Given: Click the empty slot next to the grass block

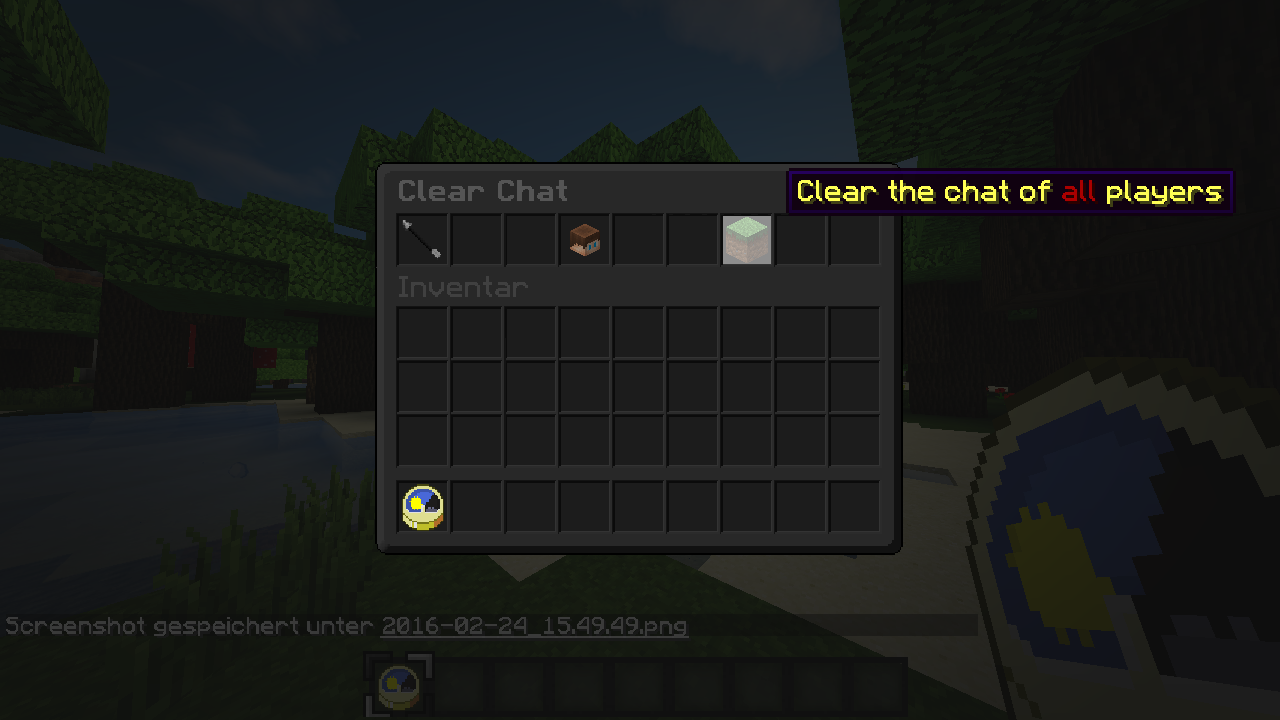Looking at the screenshot, I should 800,239.
